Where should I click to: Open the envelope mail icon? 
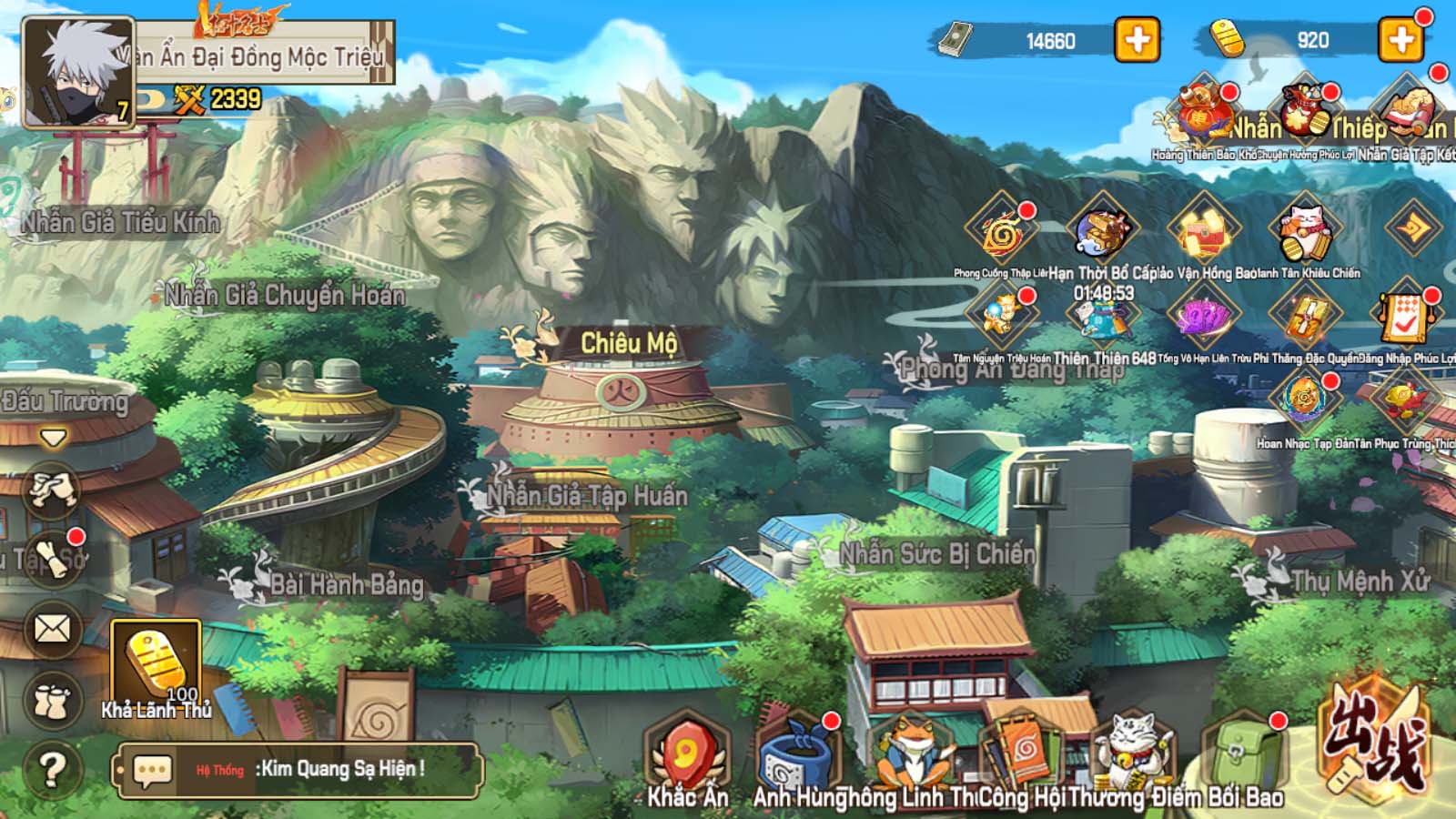(52, 628)
